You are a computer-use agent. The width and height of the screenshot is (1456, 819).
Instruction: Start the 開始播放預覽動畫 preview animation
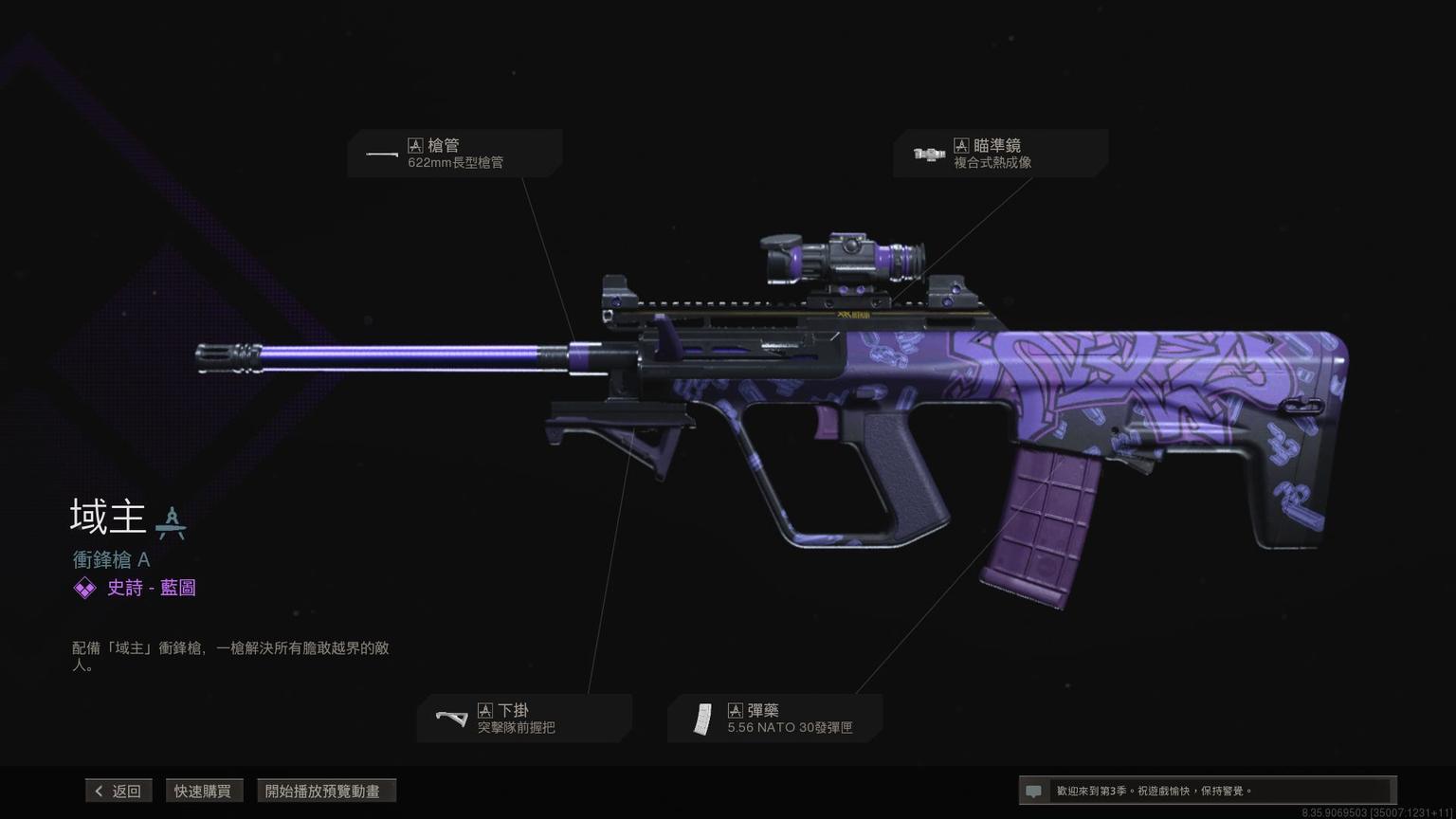pyautogui.click(x=326, y=791)
